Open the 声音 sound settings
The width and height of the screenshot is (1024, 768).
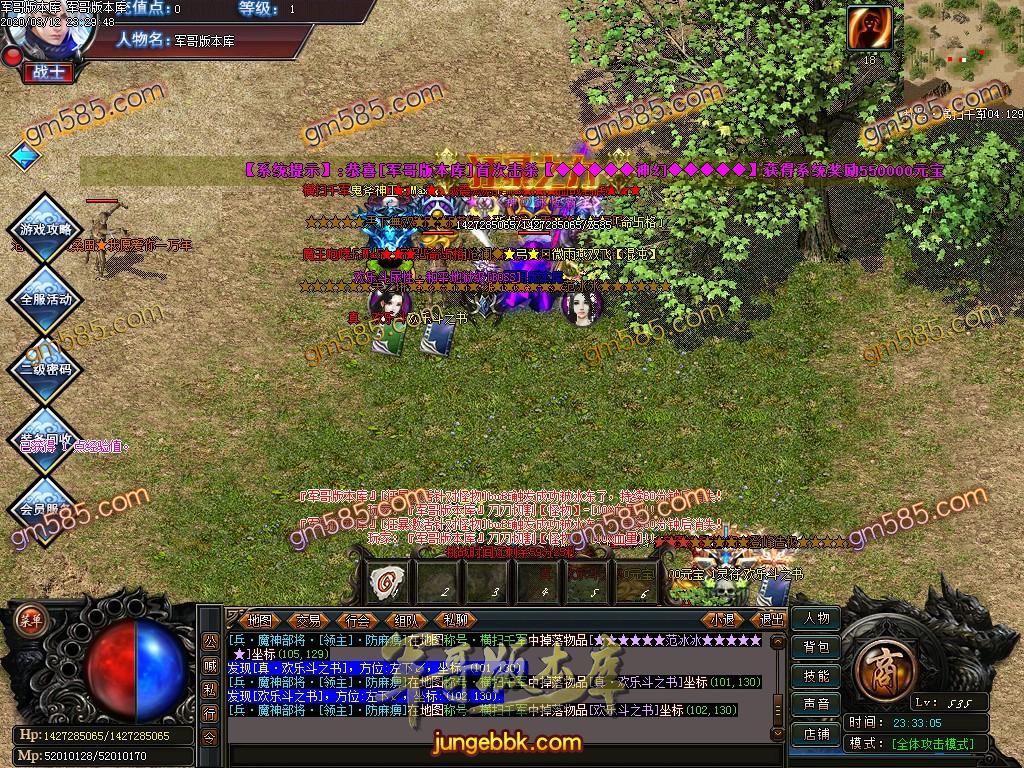tap(816, 705)
